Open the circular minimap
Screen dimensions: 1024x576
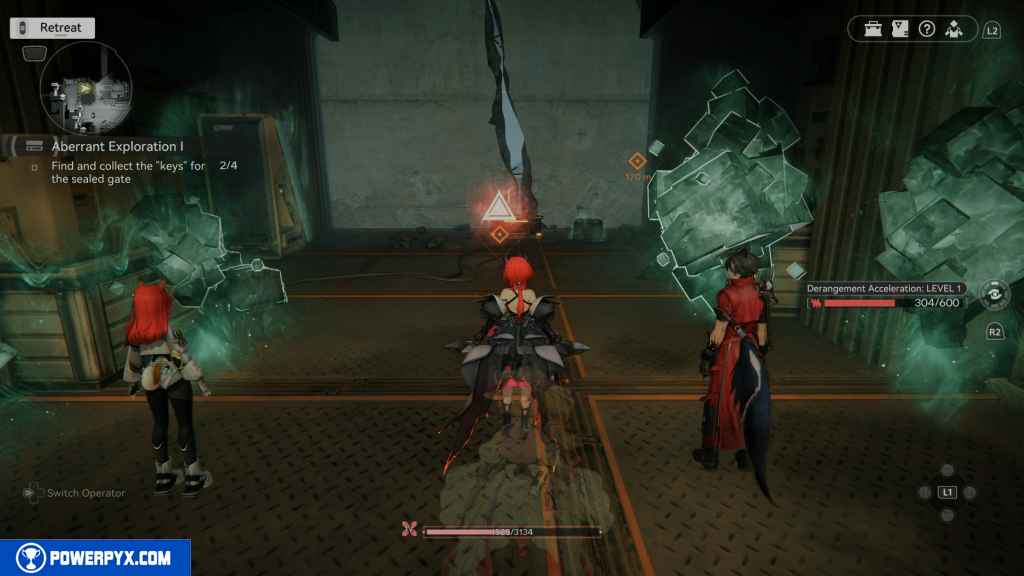click(85, 92)
